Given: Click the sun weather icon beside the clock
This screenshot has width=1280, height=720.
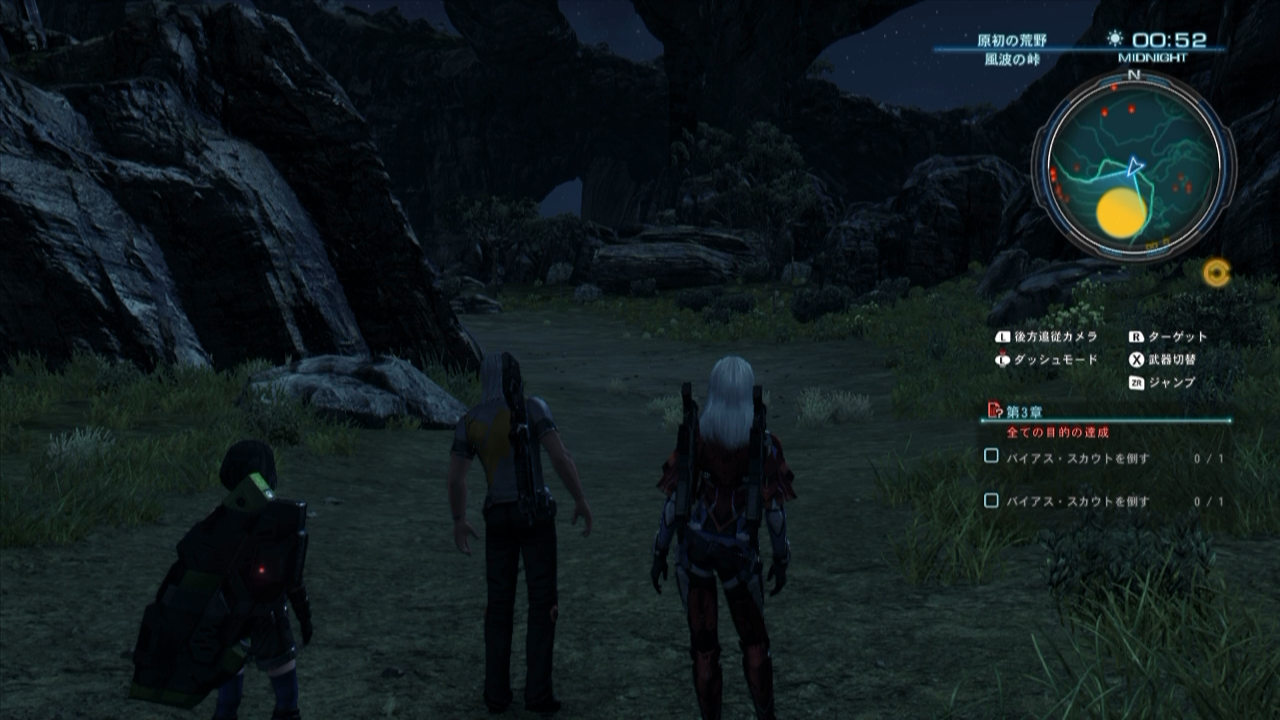Looking at the screenshot, I should click(x=1114, y=38).
